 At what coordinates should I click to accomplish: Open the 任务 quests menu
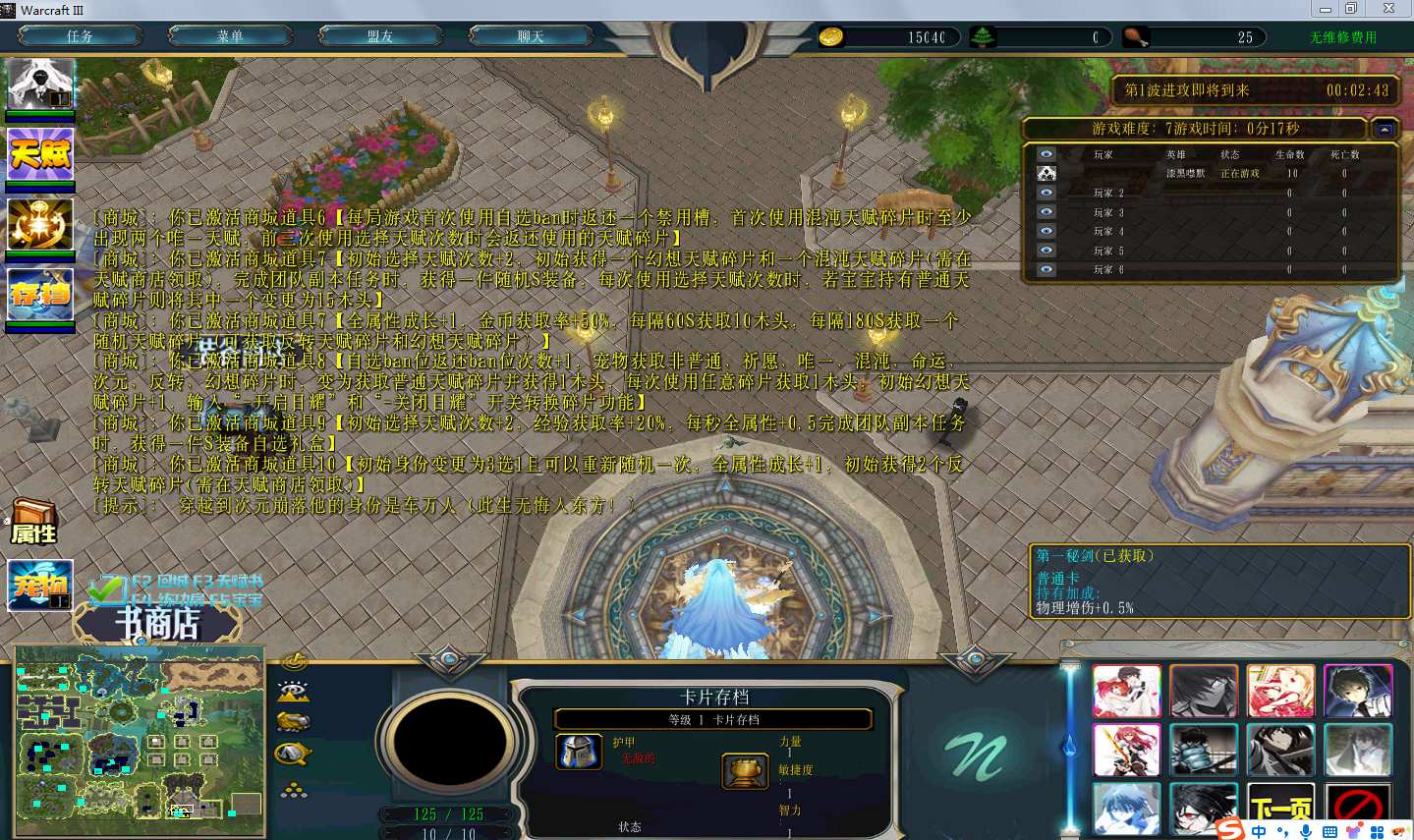coord(81,36)
